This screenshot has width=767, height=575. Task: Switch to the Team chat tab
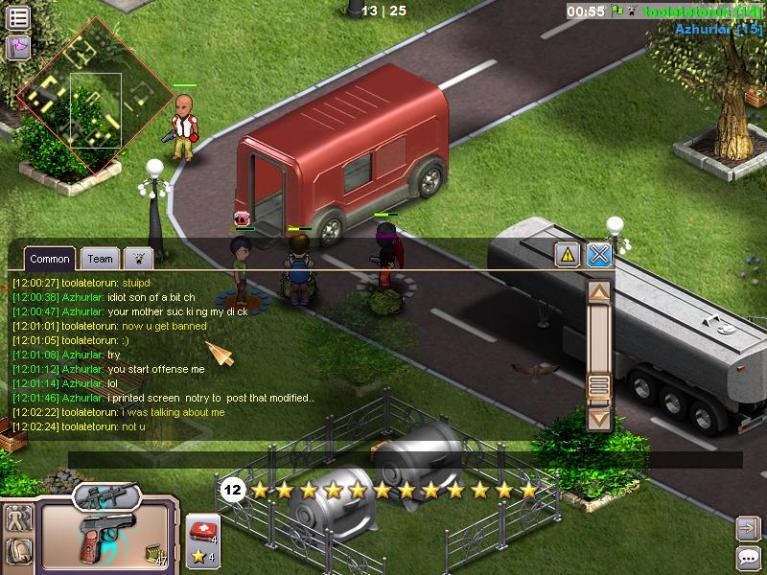(100, 259)
